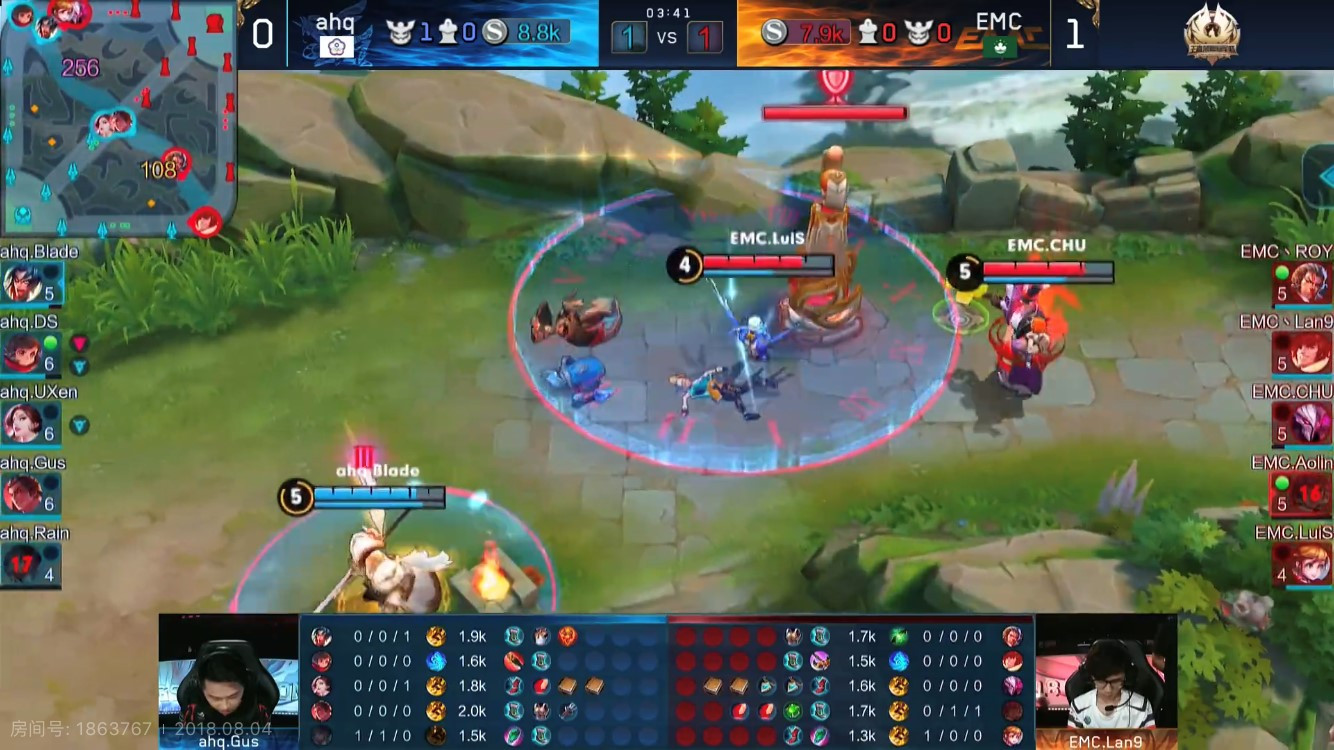This screenshot has height=750, width=1334.
Task: Open the ahq.Gus player camera thumbnail
Action: (x=228, y=681)
